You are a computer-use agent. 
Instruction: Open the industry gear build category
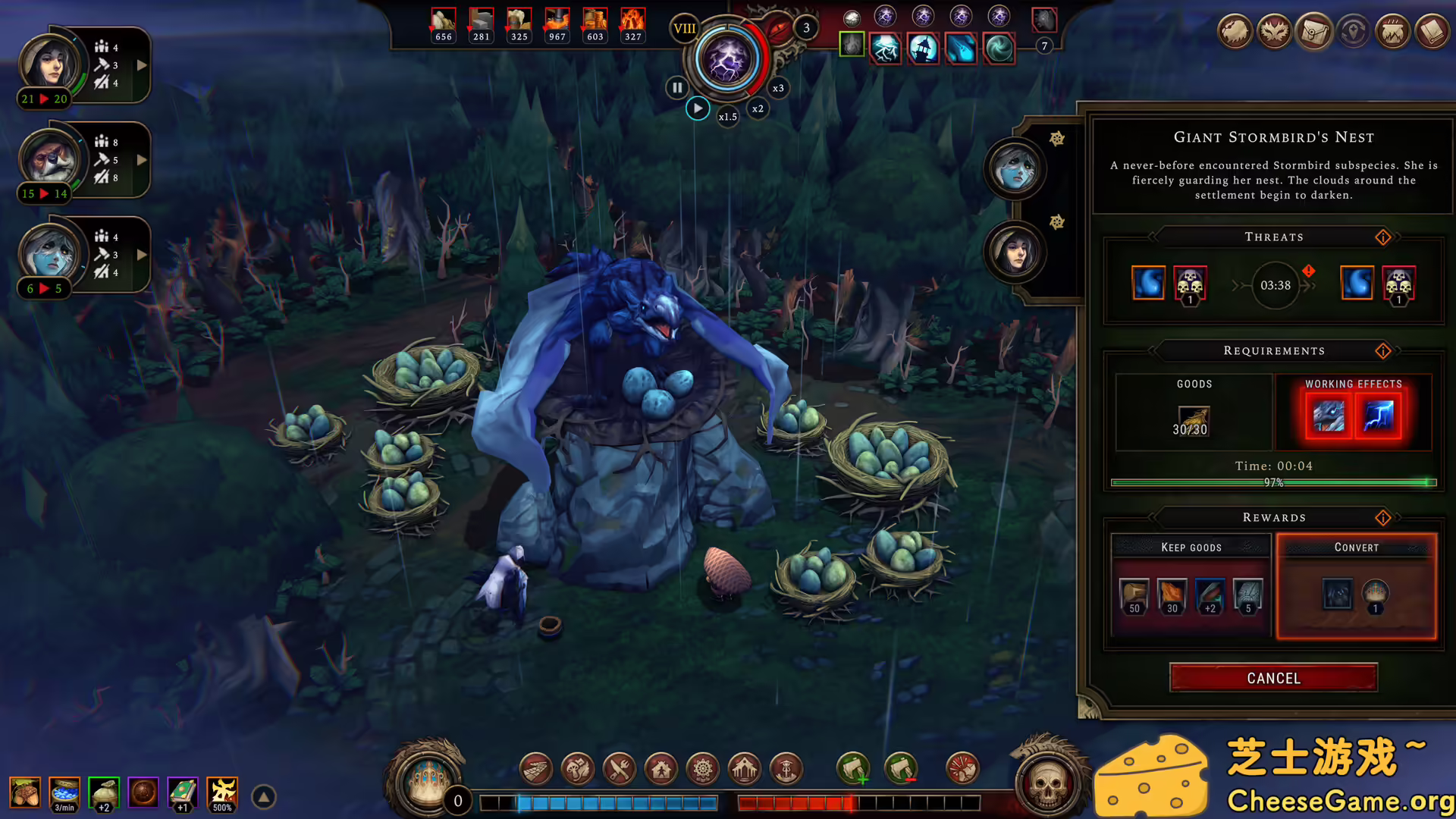pyautogui.click(x=703, y=769)
